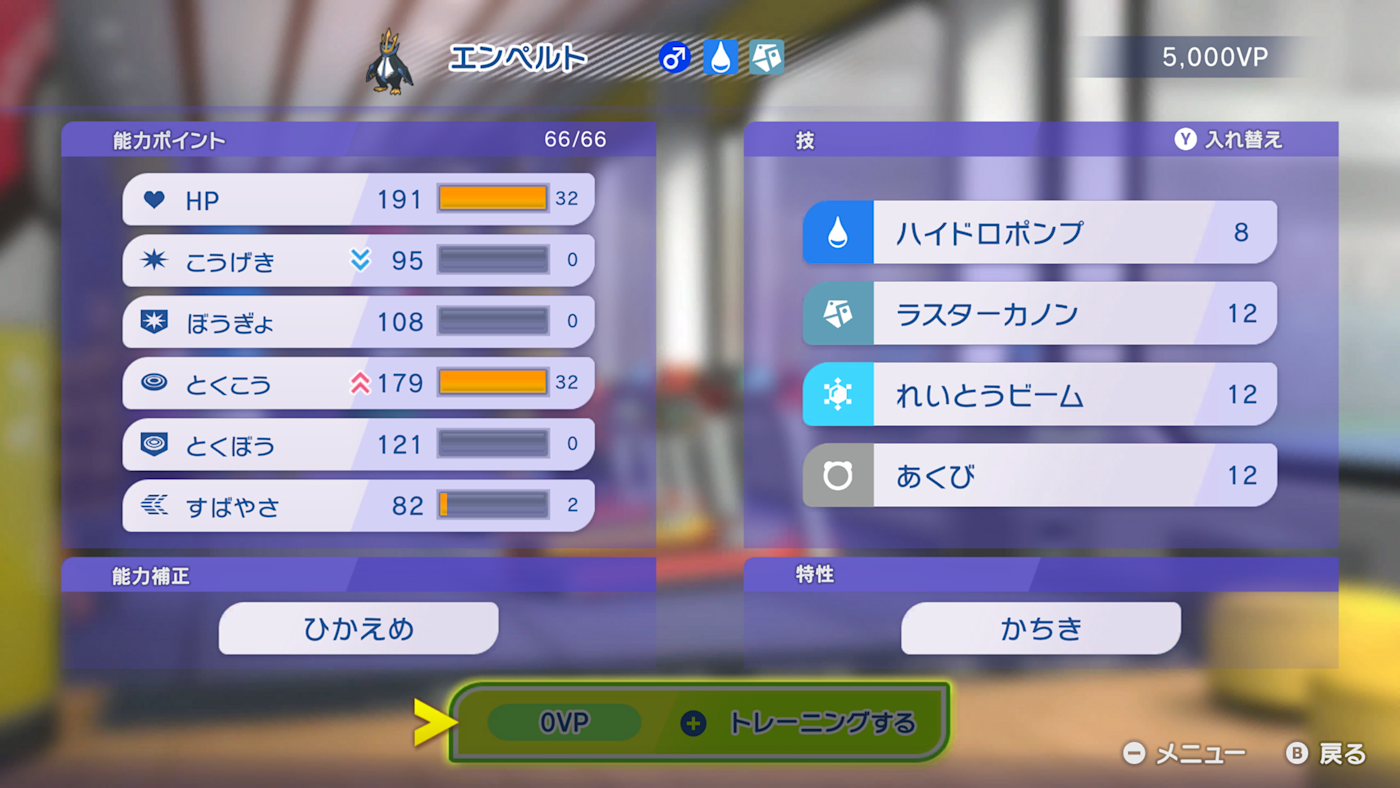Click the Steel-type icon beside ラスターカノン
Screen dimensions: 1400x788
tap(837, 313)
